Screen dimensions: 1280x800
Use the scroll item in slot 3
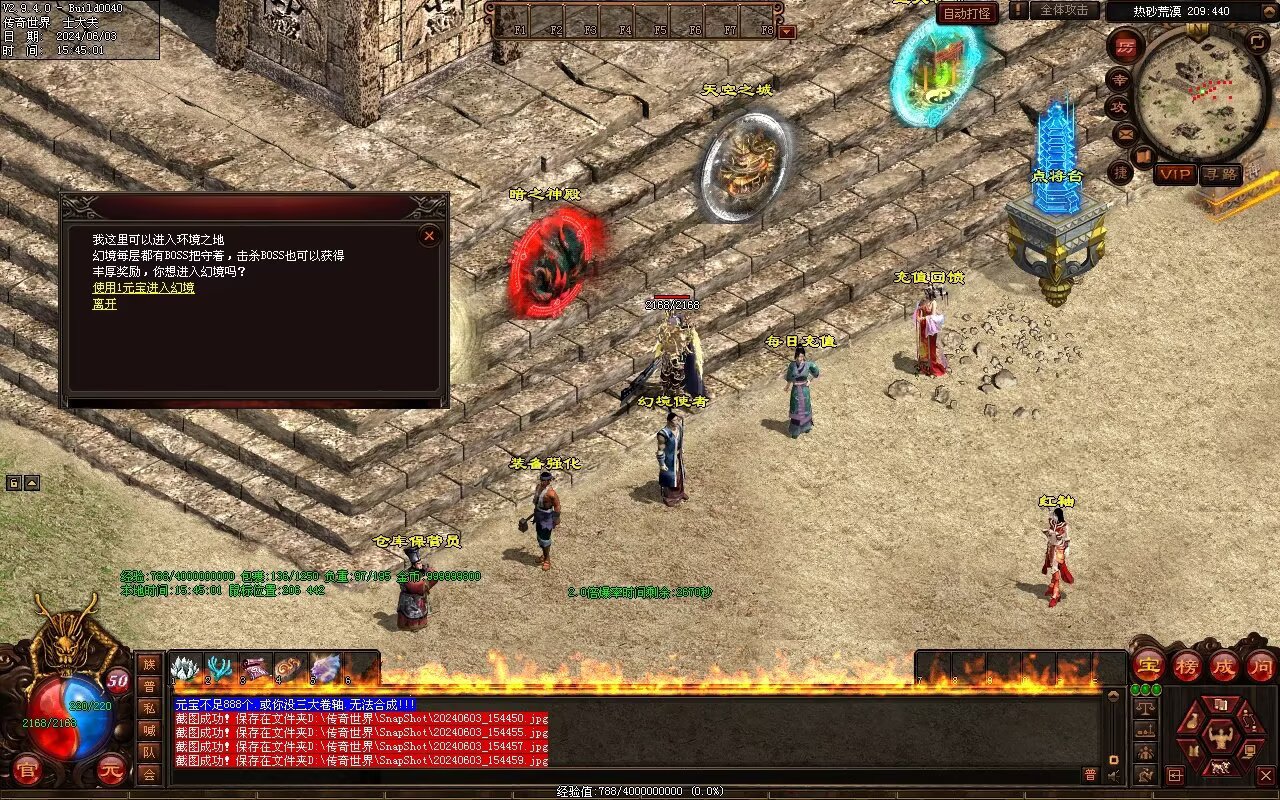256,668
